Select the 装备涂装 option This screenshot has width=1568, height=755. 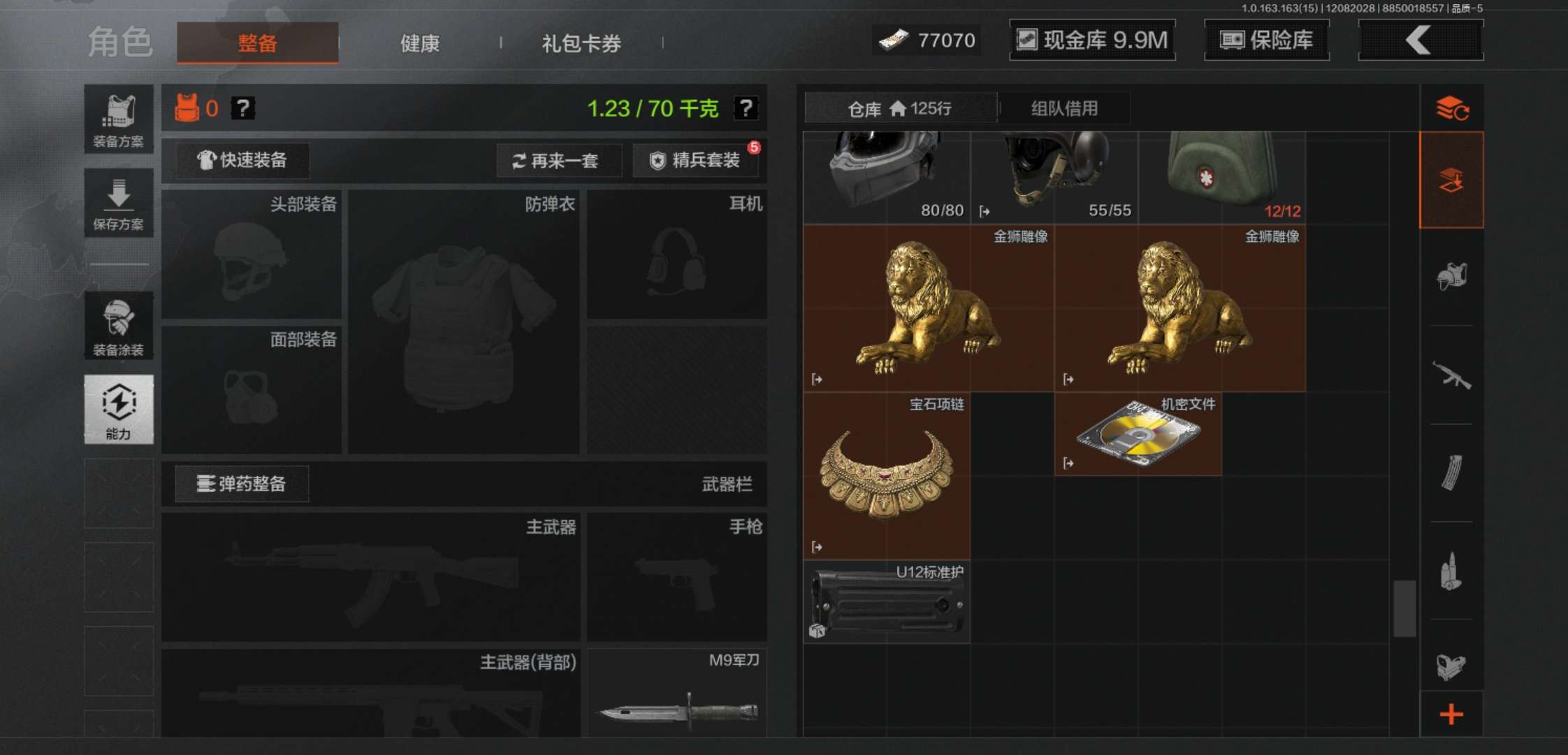coord(118,325)
